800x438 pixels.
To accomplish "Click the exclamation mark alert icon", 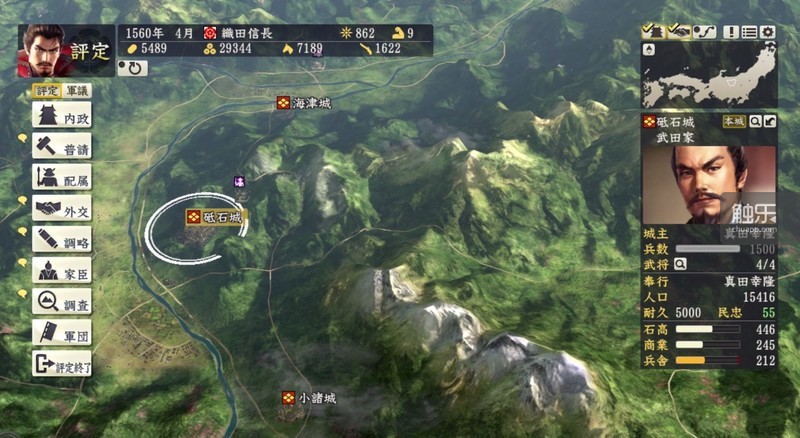I will pos(732,32).
